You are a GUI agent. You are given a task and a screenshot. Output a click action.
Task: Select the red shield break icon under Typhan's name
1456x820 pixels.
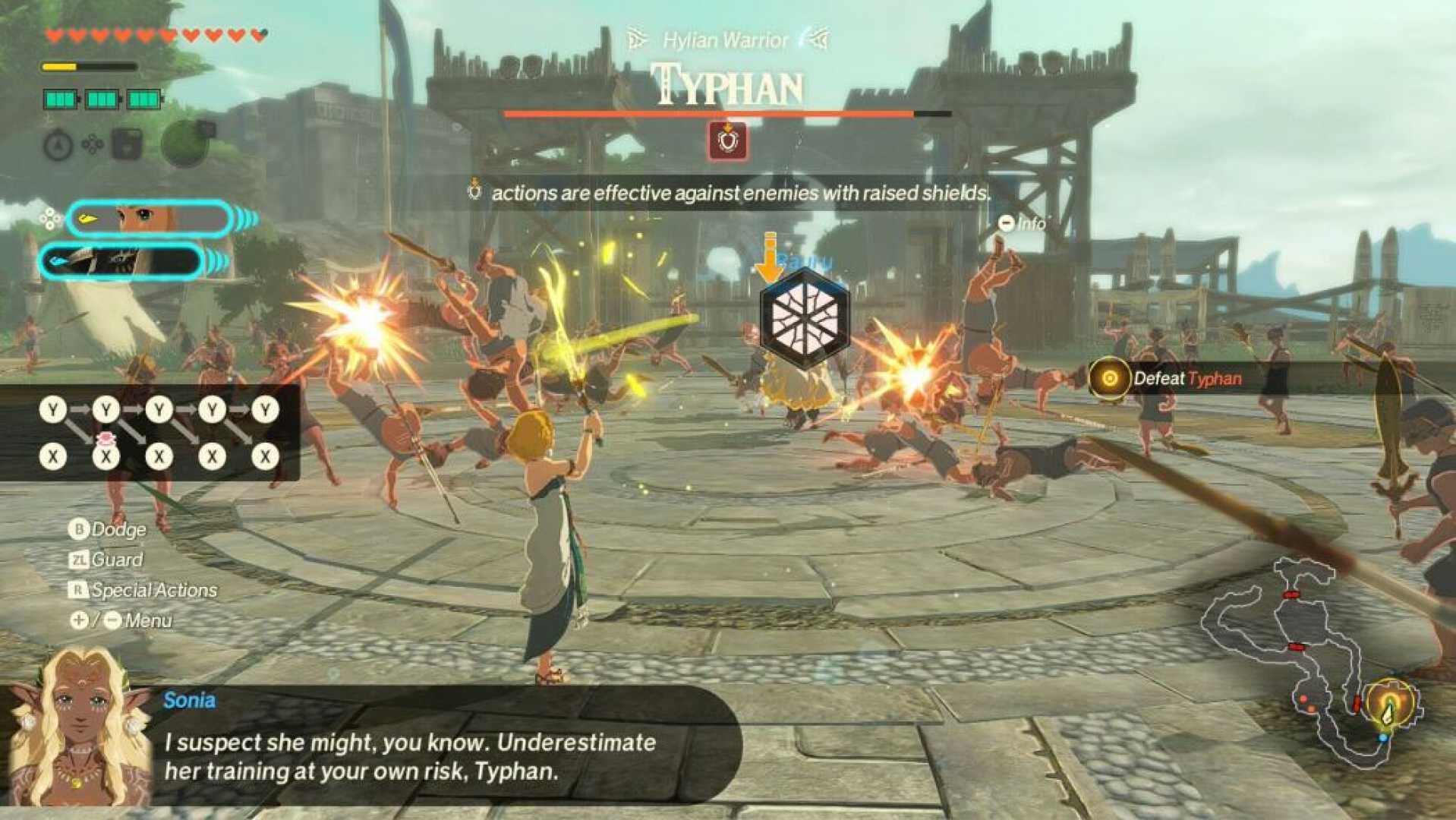coord(726,142)
